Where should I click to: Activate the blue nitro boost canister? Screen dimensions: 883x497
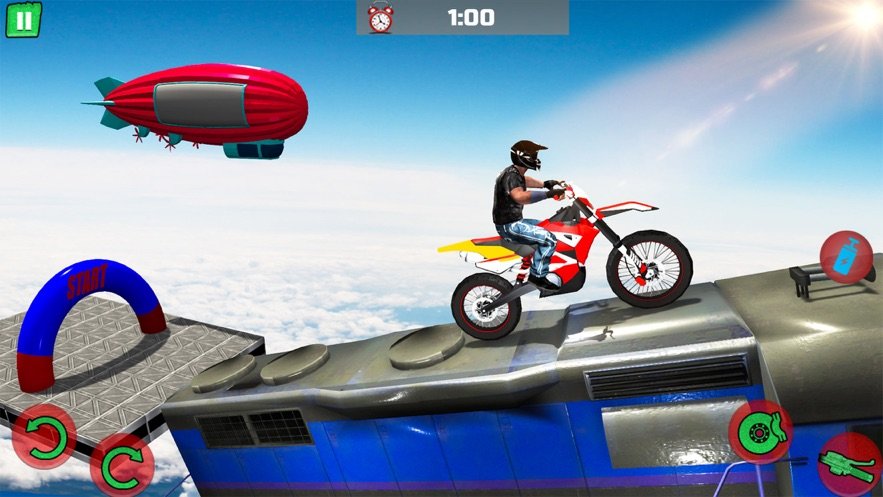pyautogui.click(x=846, y=257)
